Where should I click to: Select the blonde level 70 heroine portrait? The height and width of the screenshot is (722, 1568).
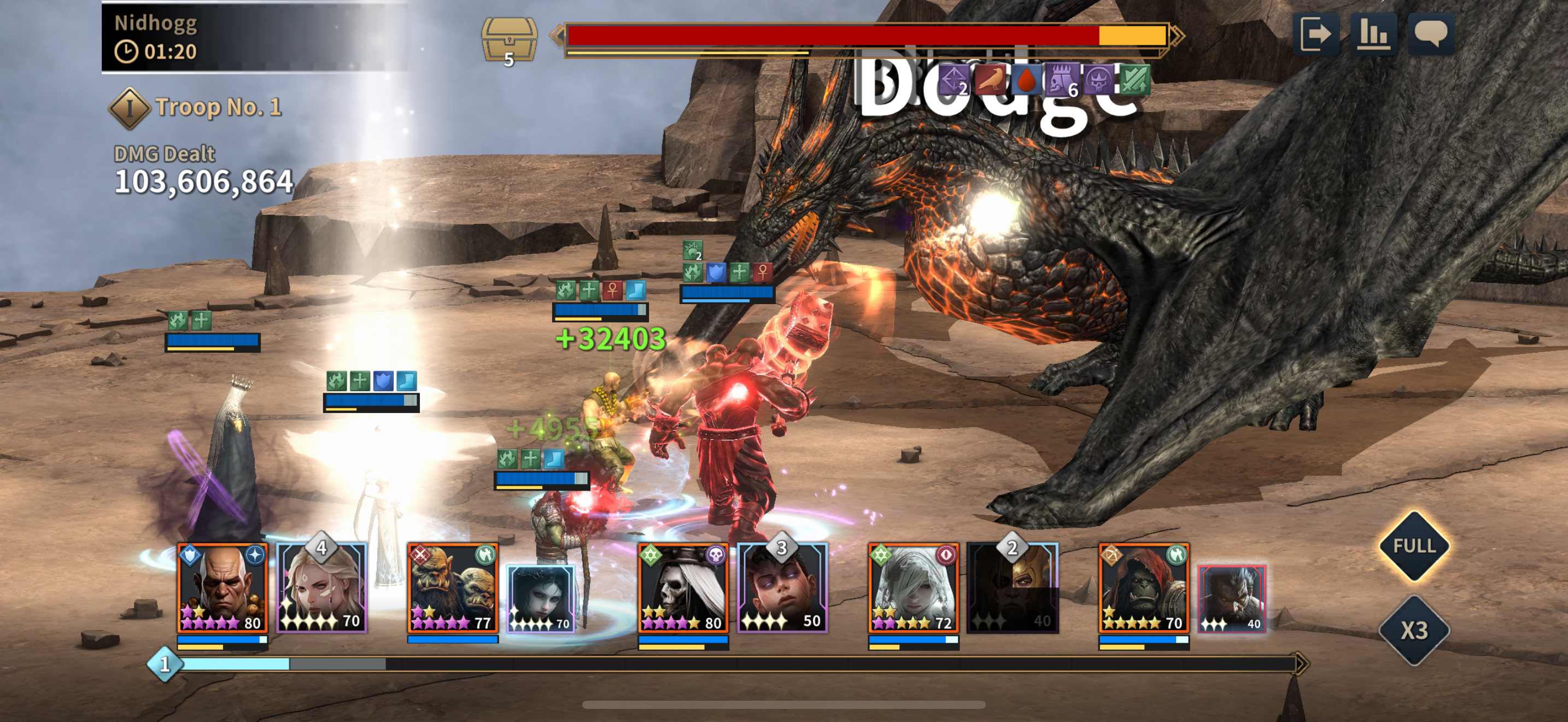(321, 588)
